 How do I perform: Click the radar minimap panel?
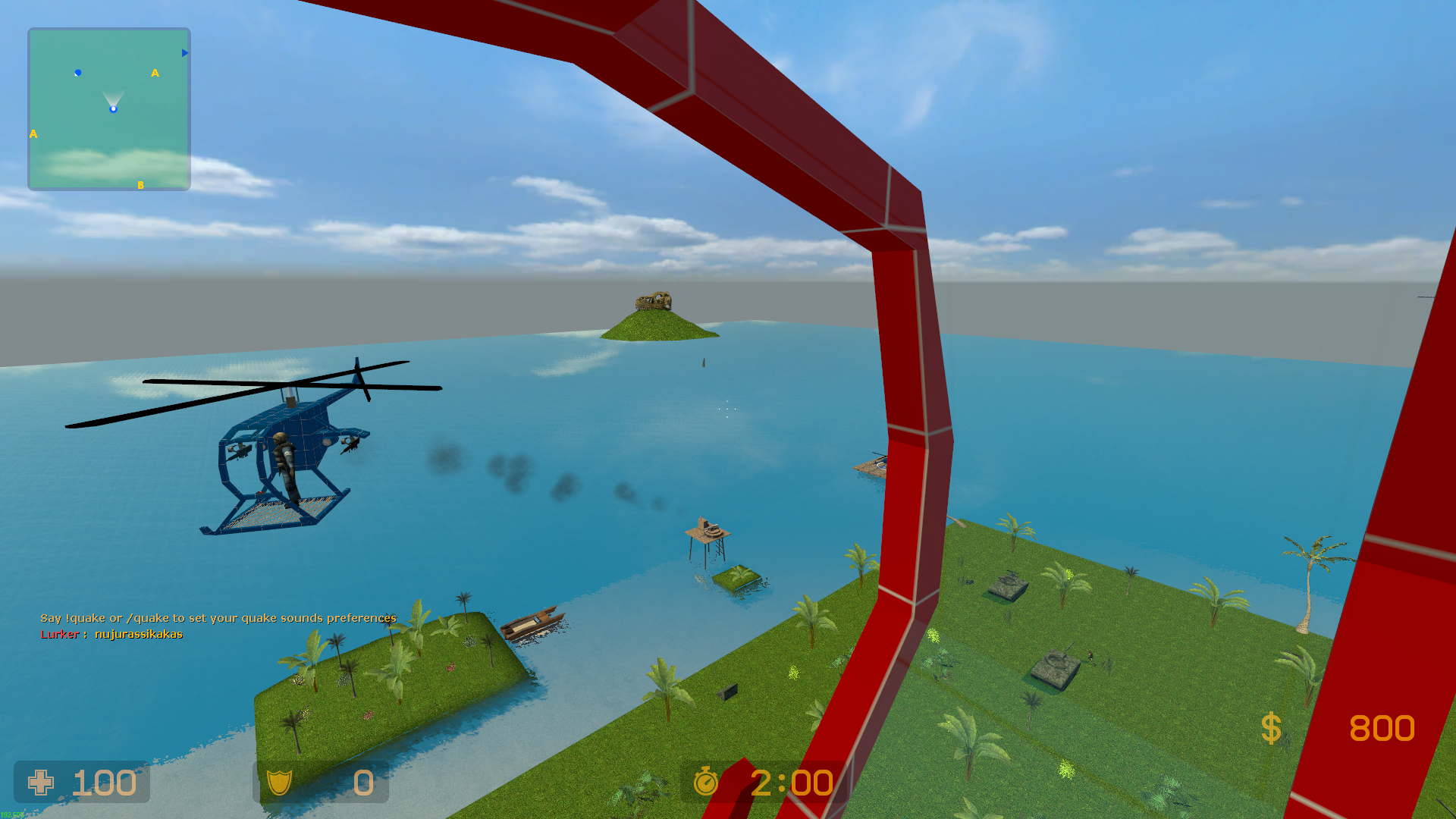(109, 109)
